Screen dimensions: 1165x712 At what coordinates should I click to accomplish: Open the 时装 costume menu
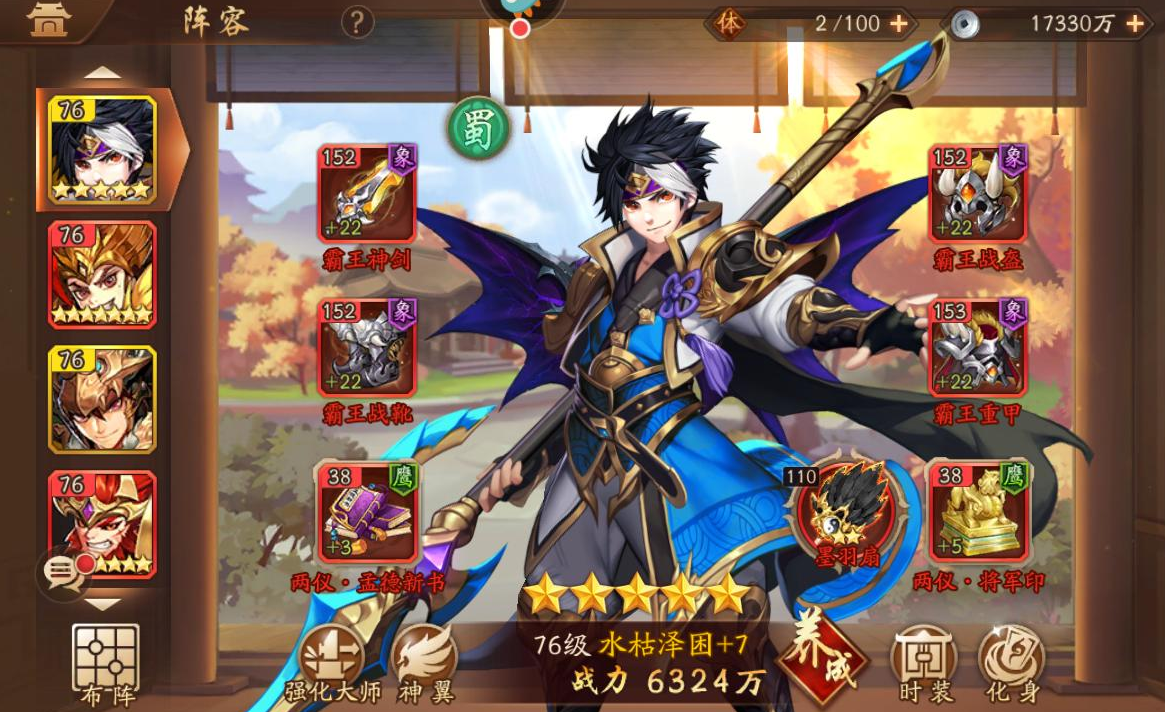click(x=925, y=662)
